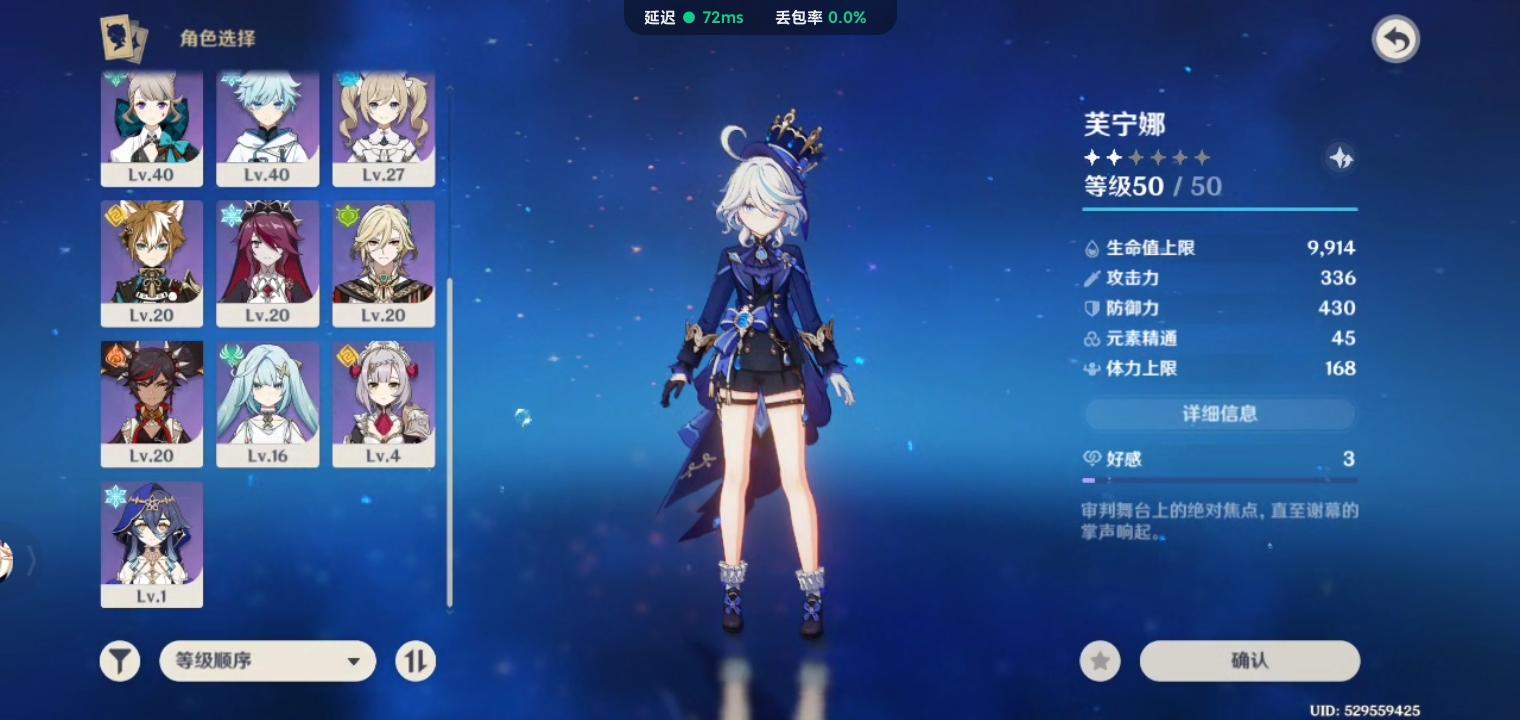This screenshot has width=1520, height=720.
Task: Open the 详细信息 button
Action: click(x=1219, y=414)
